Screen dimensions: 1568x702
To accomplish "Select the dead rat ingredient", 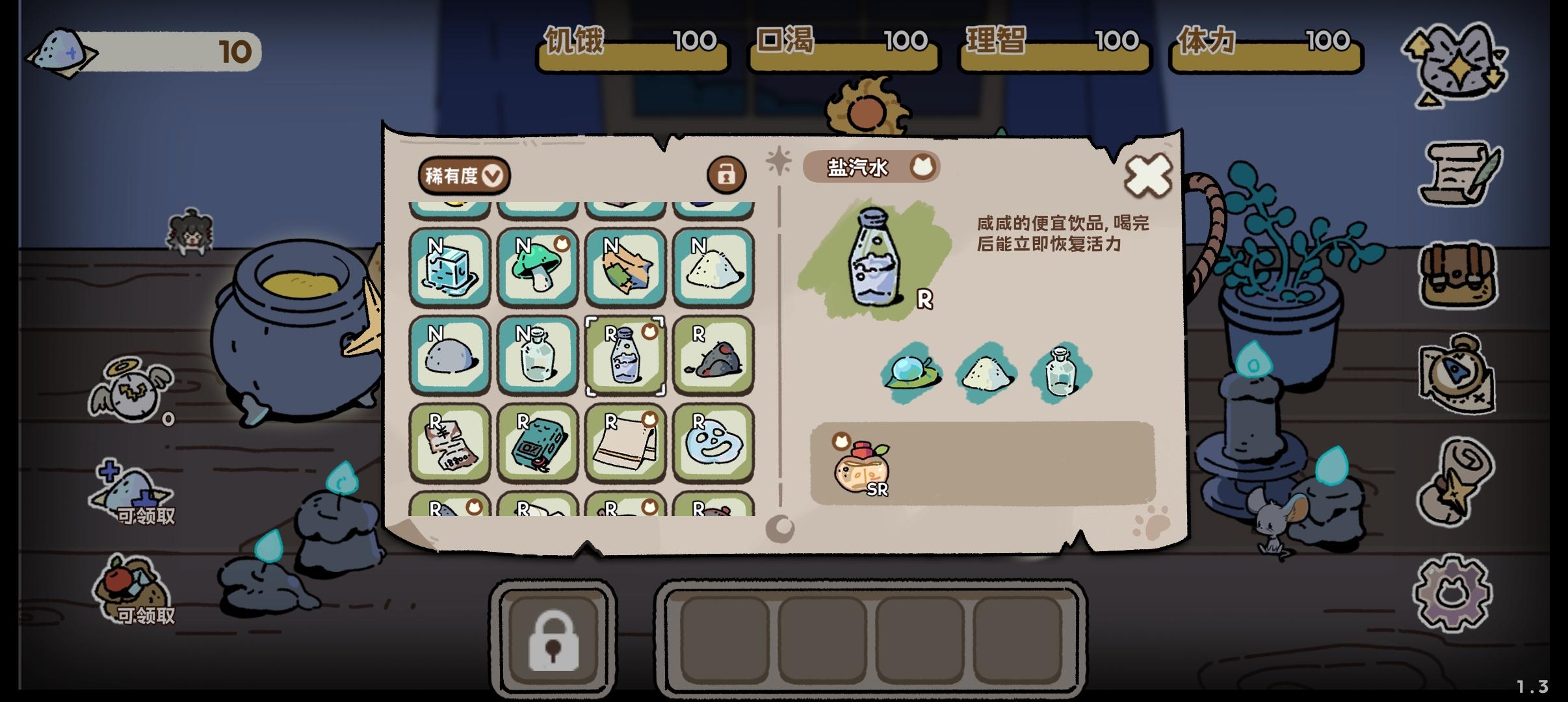I will coord(713,356).
